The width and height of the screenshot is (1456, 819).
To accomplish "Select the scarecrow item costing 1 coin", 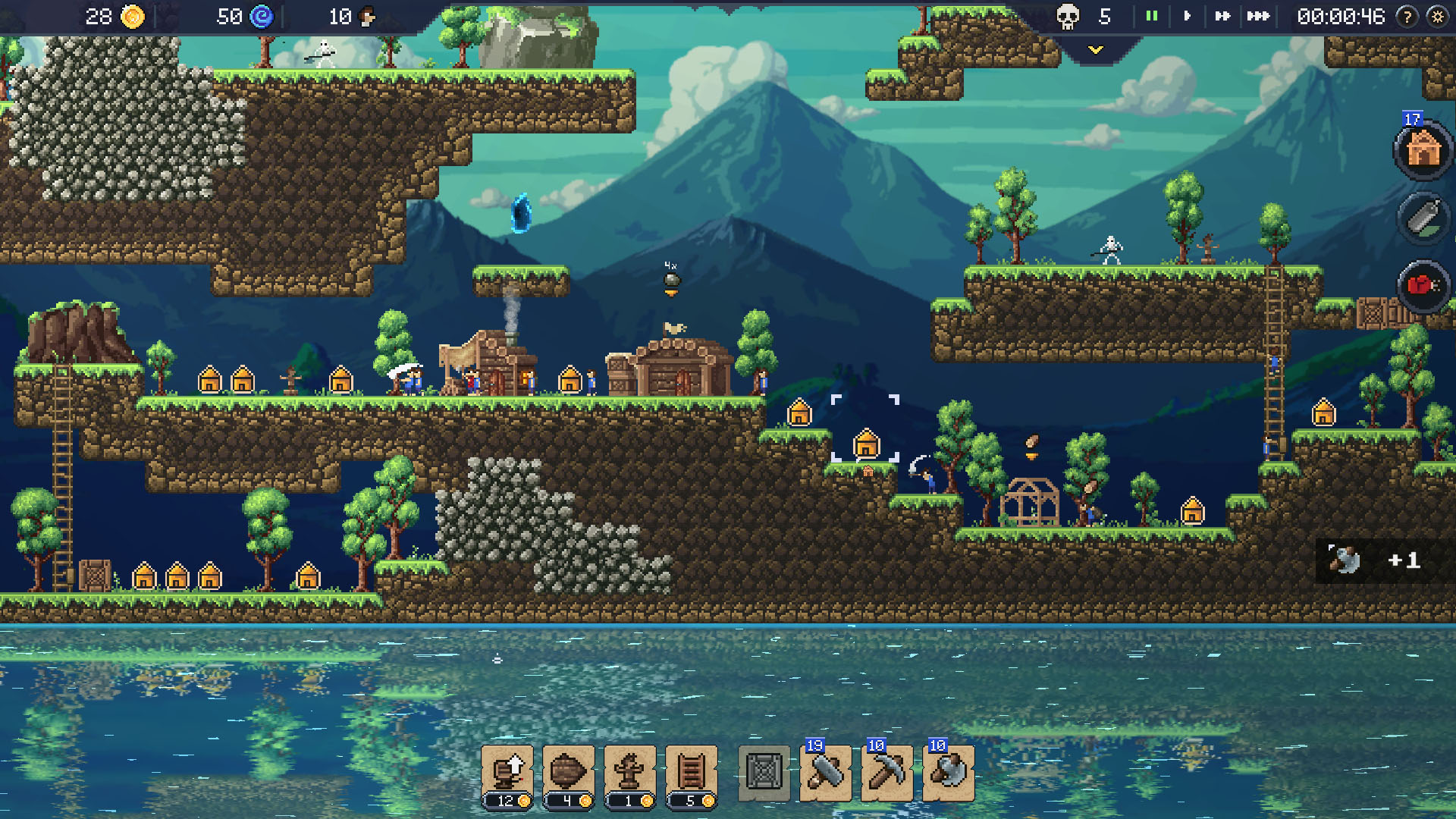I will click(x=628, y=772).
